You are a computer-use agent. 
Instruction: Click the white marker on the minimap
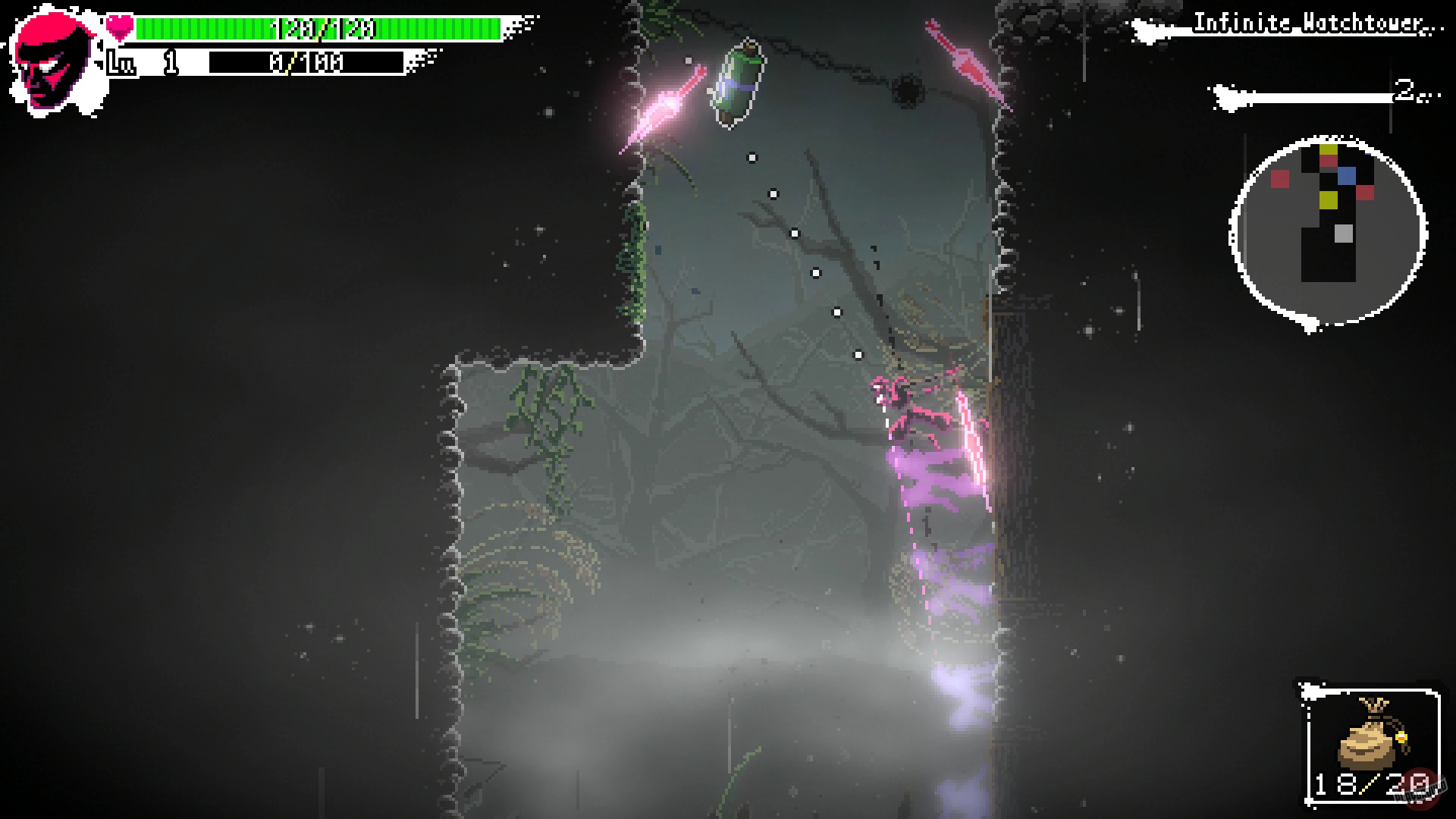click(x=1344, y=233)
